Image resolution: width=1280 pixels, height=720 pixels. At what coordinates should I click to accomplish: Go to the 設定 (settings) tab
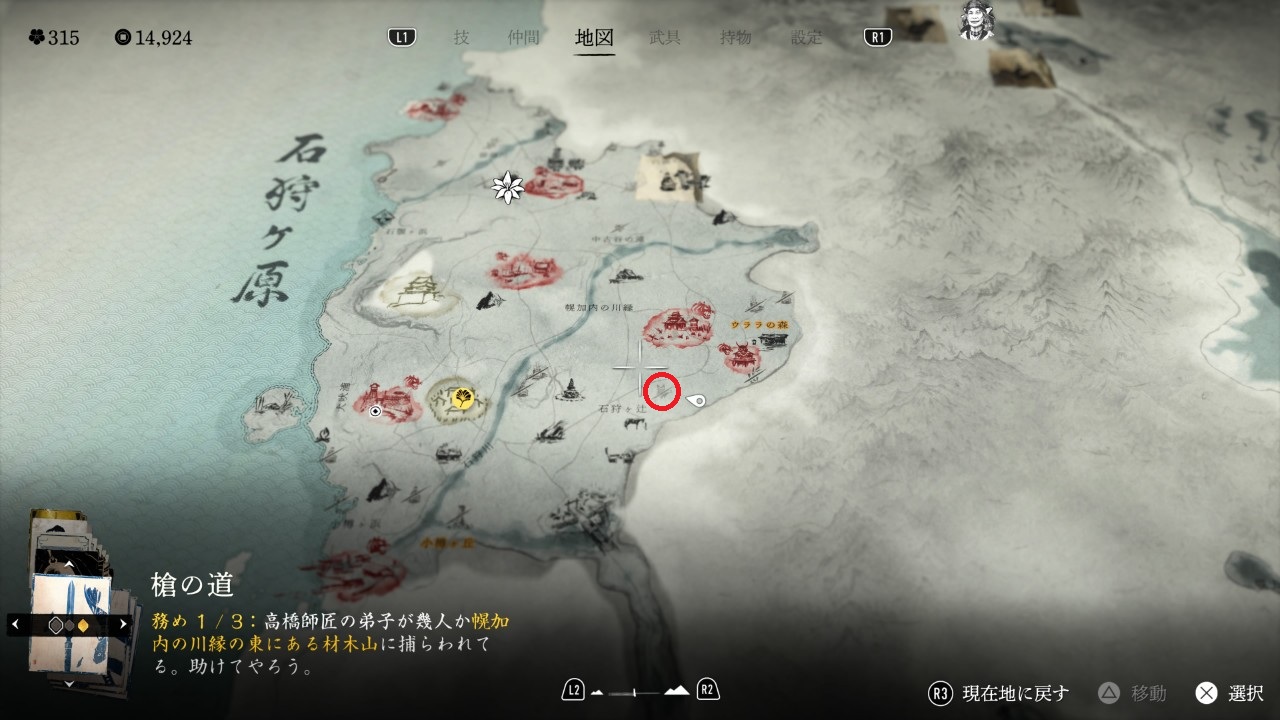pyautogui.click(x=806, y=38)
